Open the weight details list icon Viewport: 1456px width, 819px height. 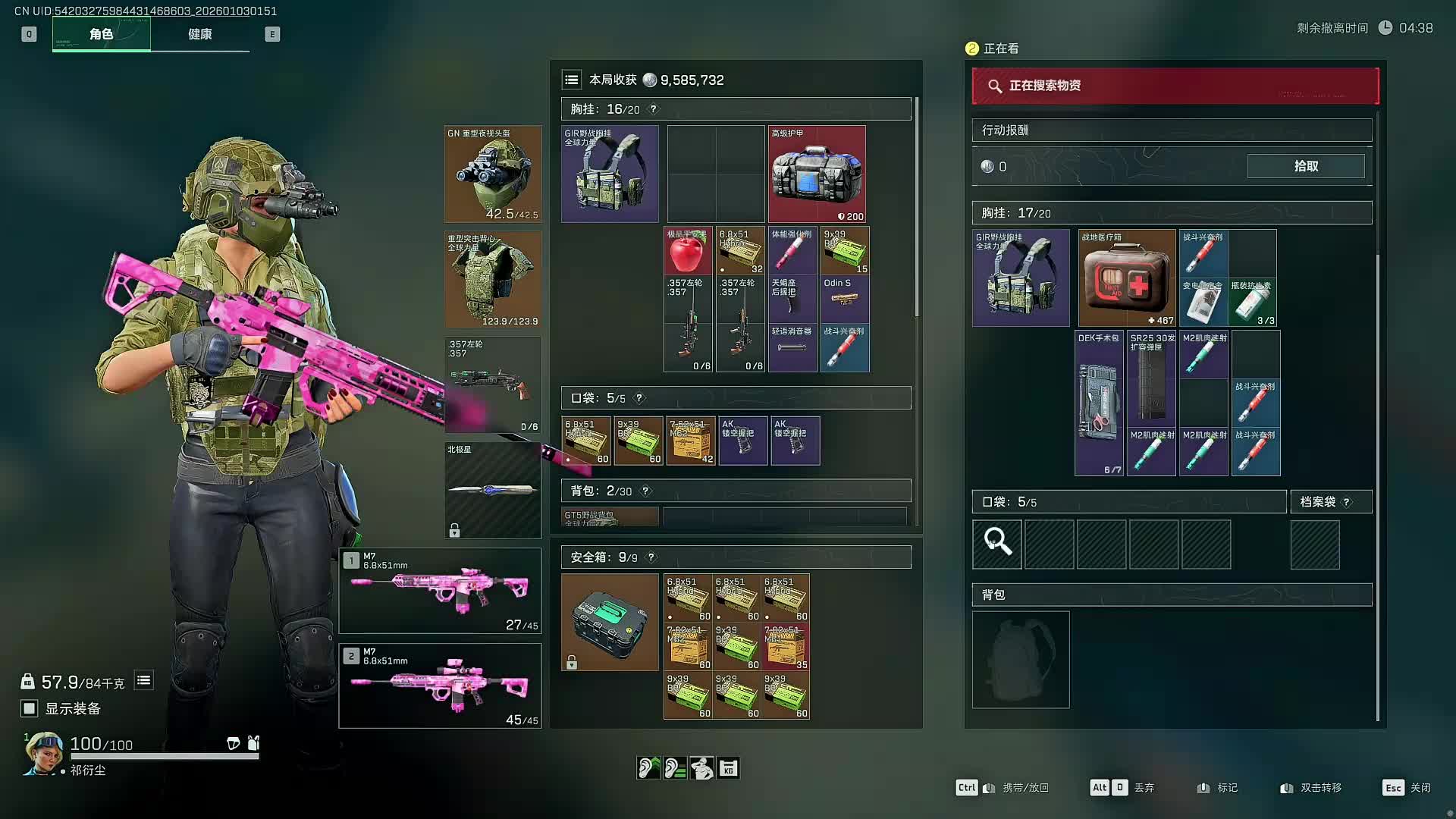coord(143,680)
